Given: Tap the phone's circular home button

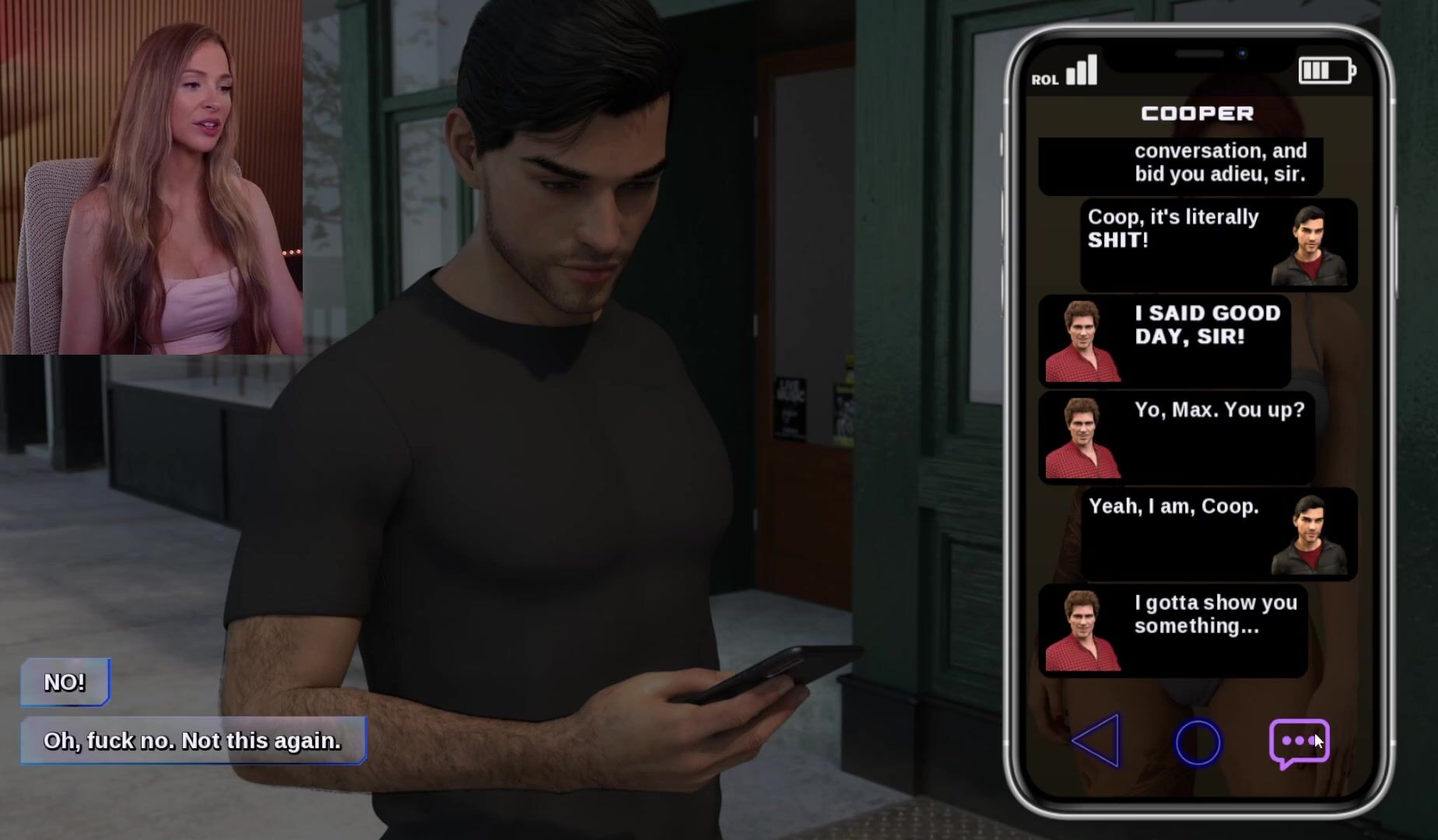Looking at the screenshot, I should (x=1198, y=743).
